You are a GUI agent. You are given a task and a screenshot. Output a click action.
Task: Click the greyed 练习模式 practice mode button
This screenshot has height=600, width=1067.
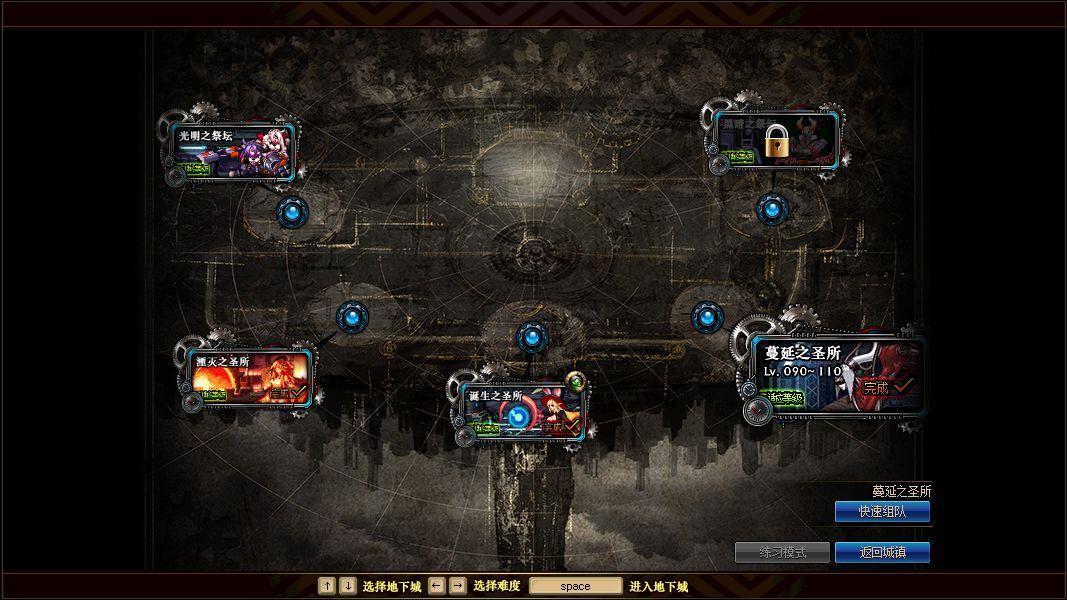tap(782, 552)
